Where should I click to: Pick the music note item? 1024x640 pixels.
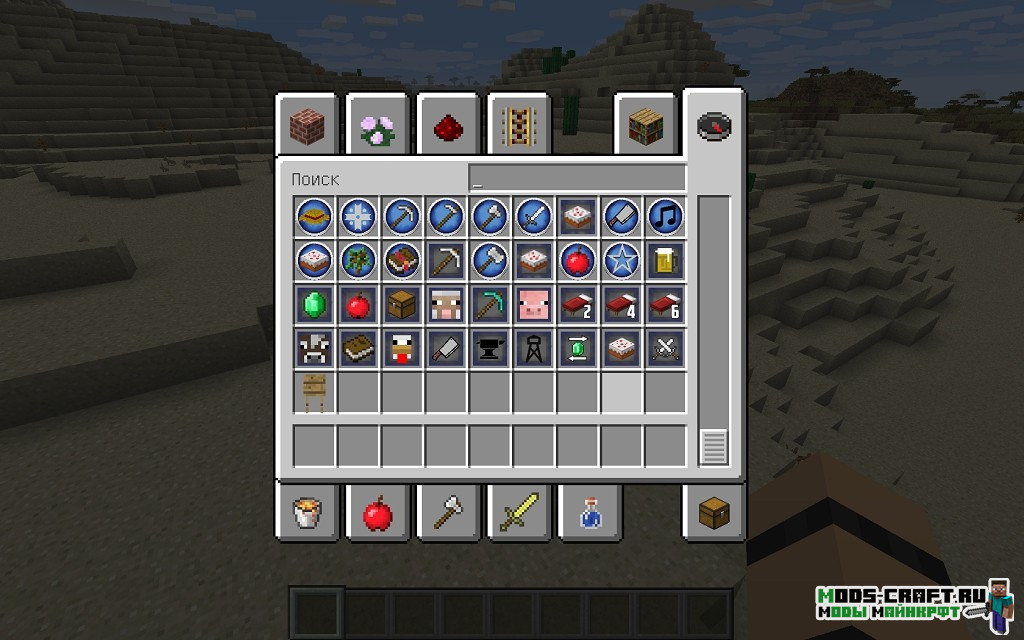pos(665,215)
